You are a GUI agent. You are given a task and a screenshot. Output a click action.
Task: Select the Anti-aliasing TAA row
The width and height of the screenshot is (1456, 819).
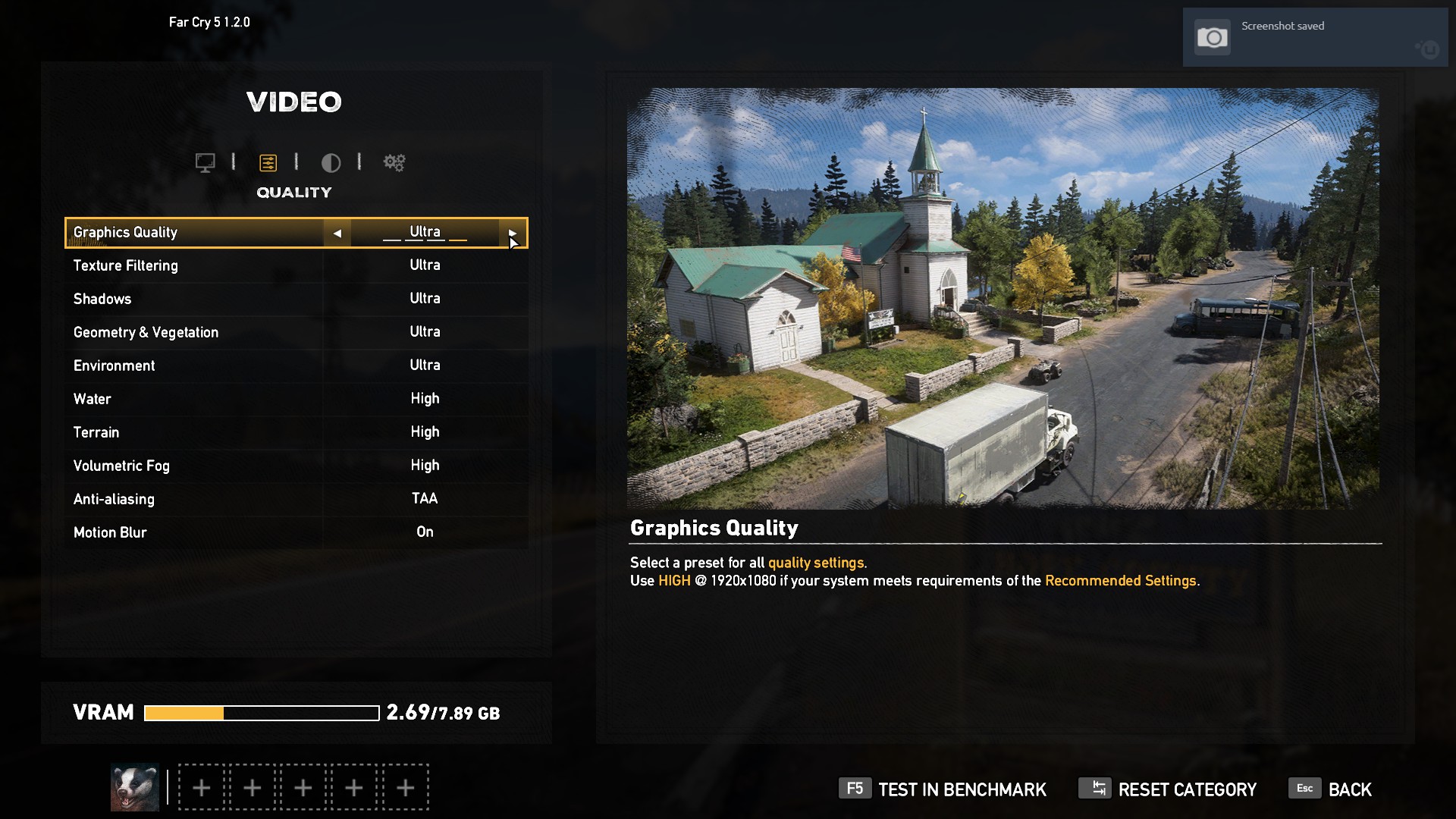[296, 499]
